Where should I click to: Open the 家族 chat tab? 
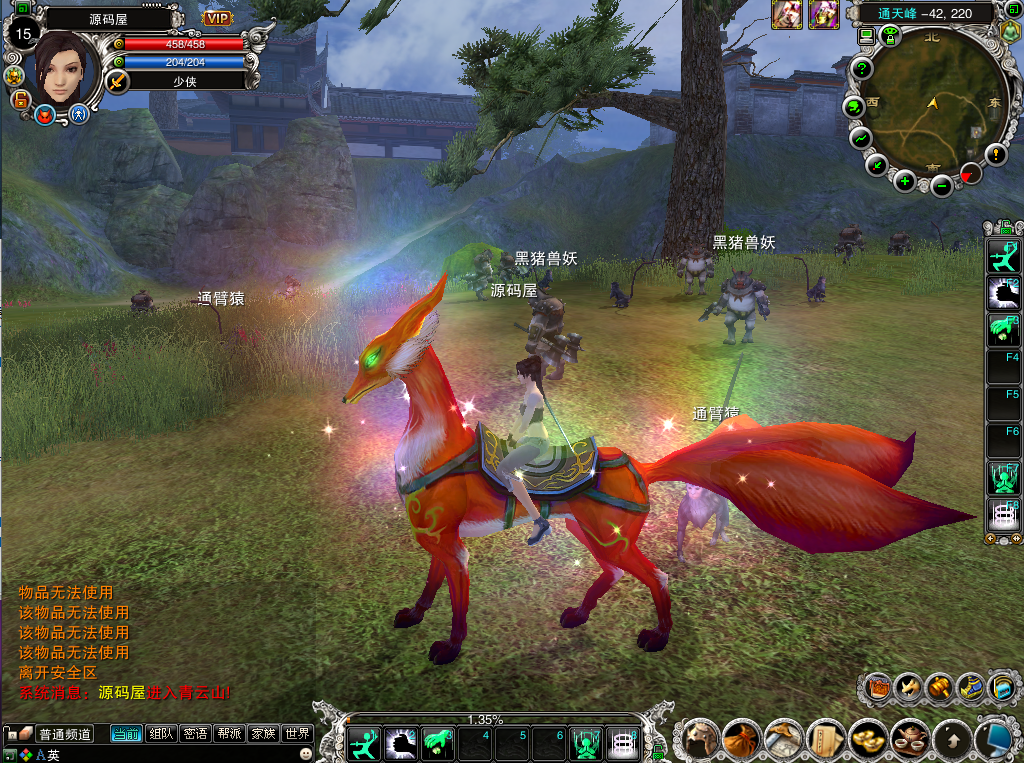(263, 734)
